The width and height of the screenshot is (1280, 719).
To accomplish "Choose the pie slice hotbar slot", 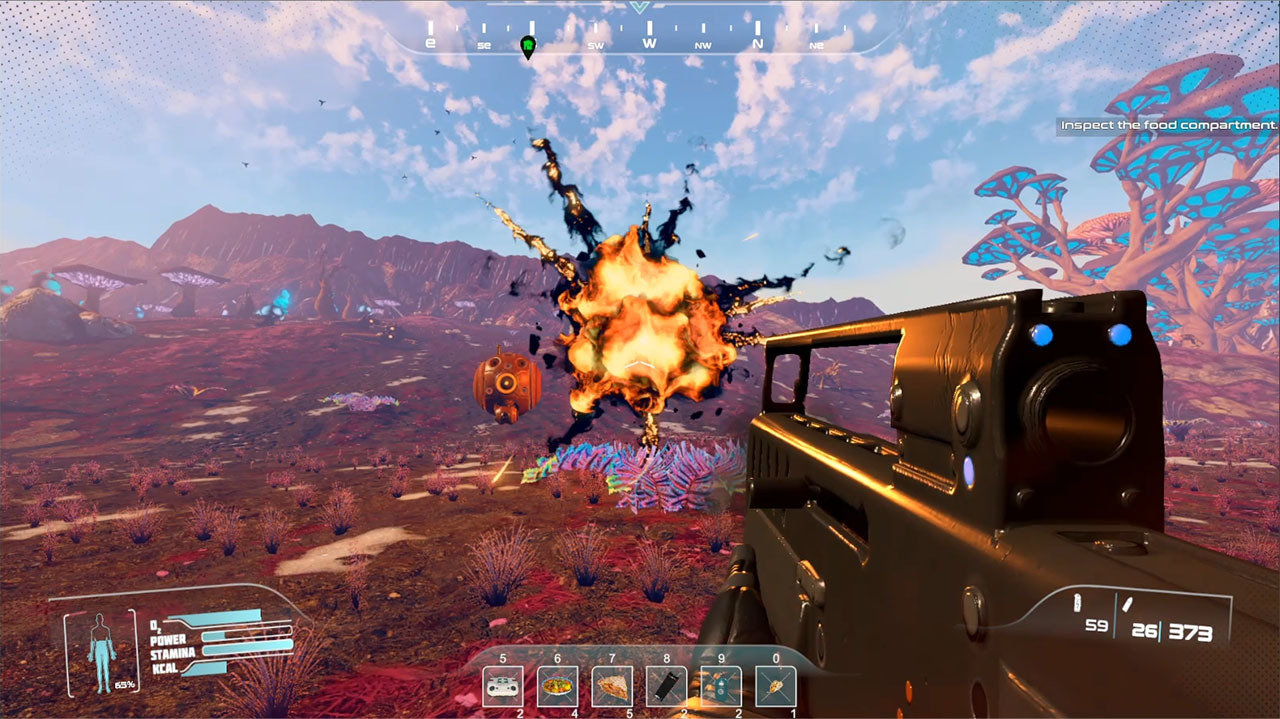I will pos(612,687).
